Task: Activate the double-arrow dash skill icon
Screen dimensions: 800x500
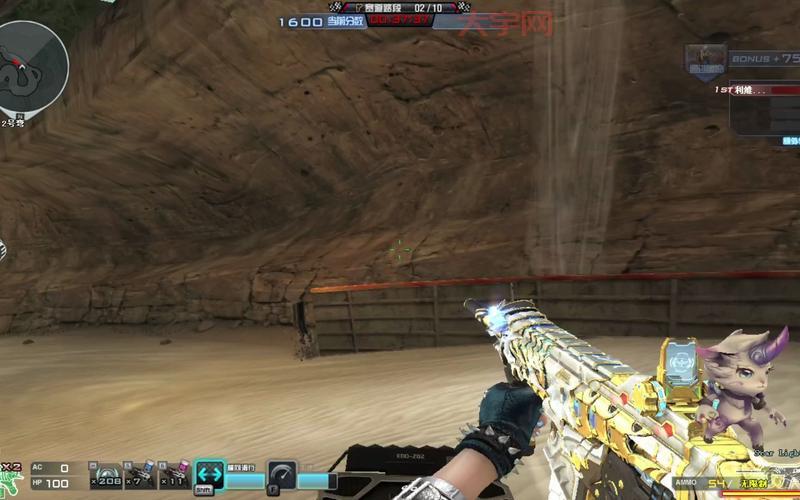Action: pos(210,475)
